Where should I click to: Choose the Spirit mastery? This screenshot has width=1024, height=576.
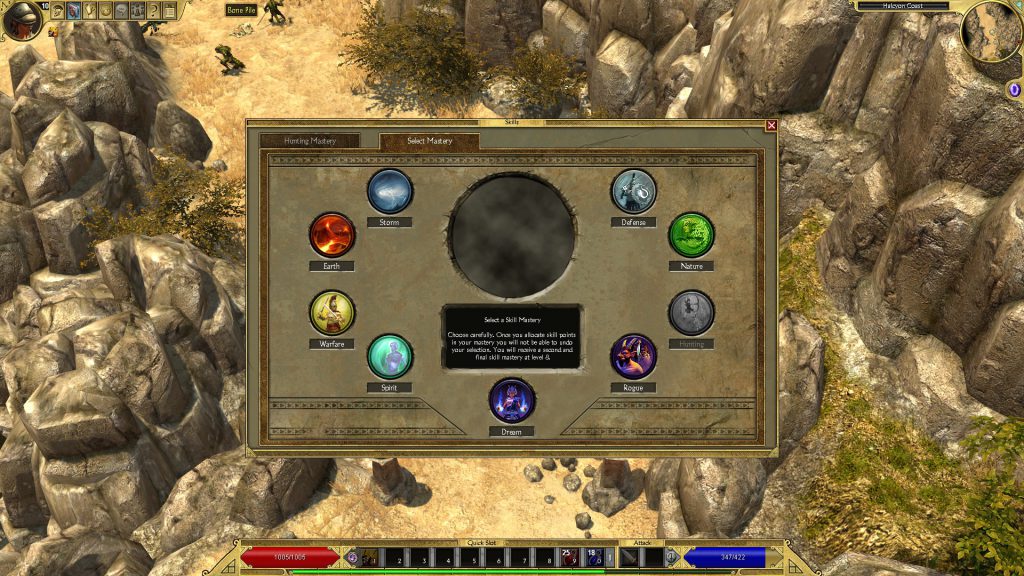coord(390,356)
